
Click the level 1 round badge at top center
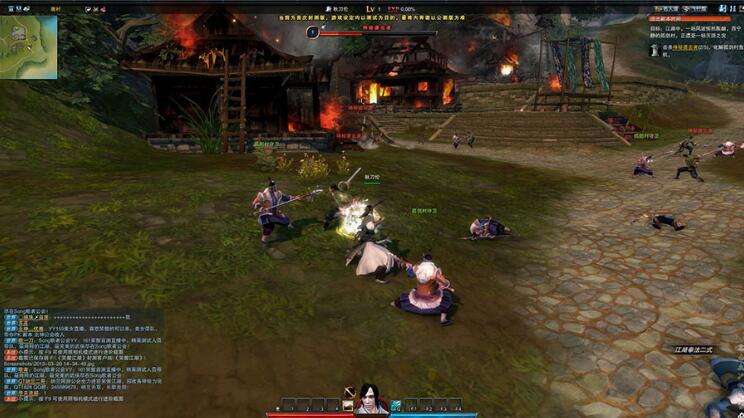[313, 31]
